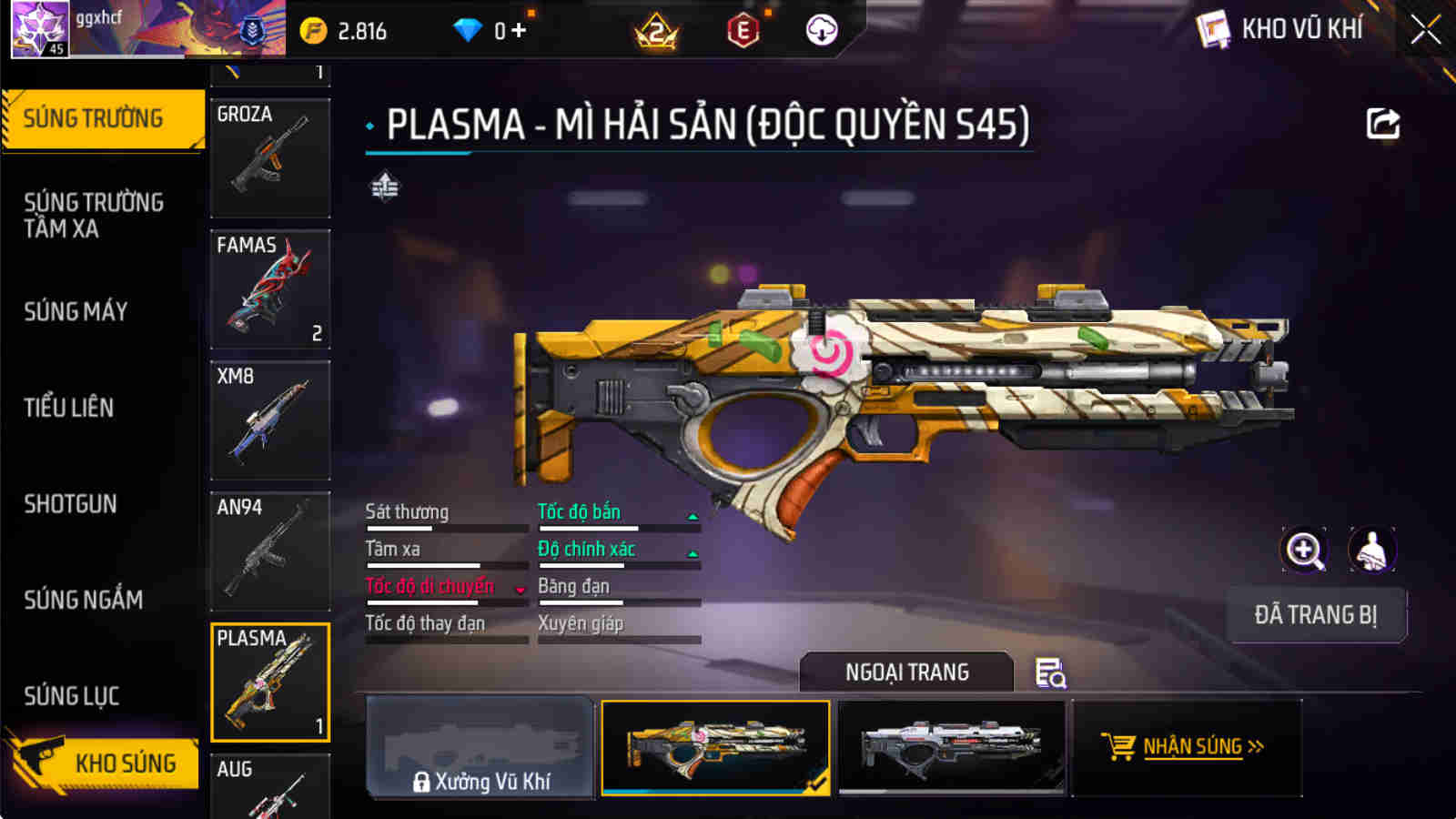1456x819 pixels.
Task: Open the E points badge
Action: click(x=743, y=29)
